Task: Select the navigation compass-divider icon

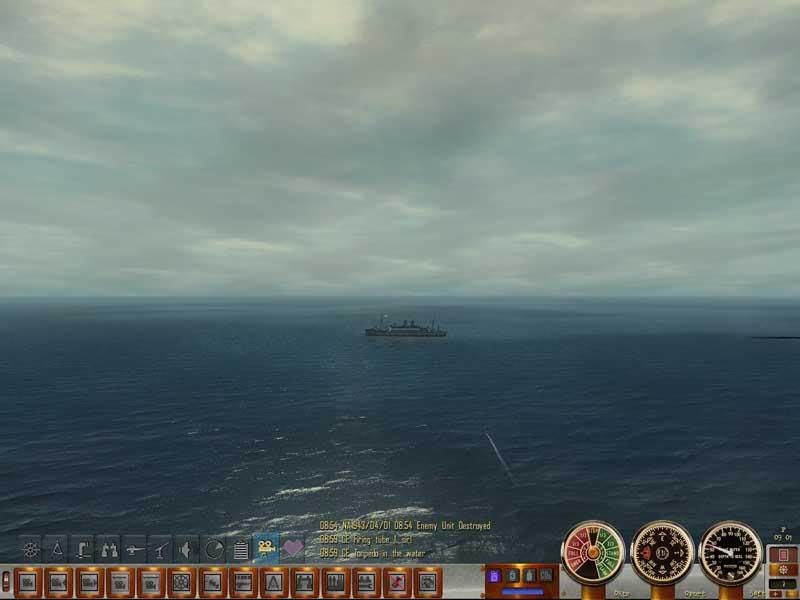Action: (57, 549)
